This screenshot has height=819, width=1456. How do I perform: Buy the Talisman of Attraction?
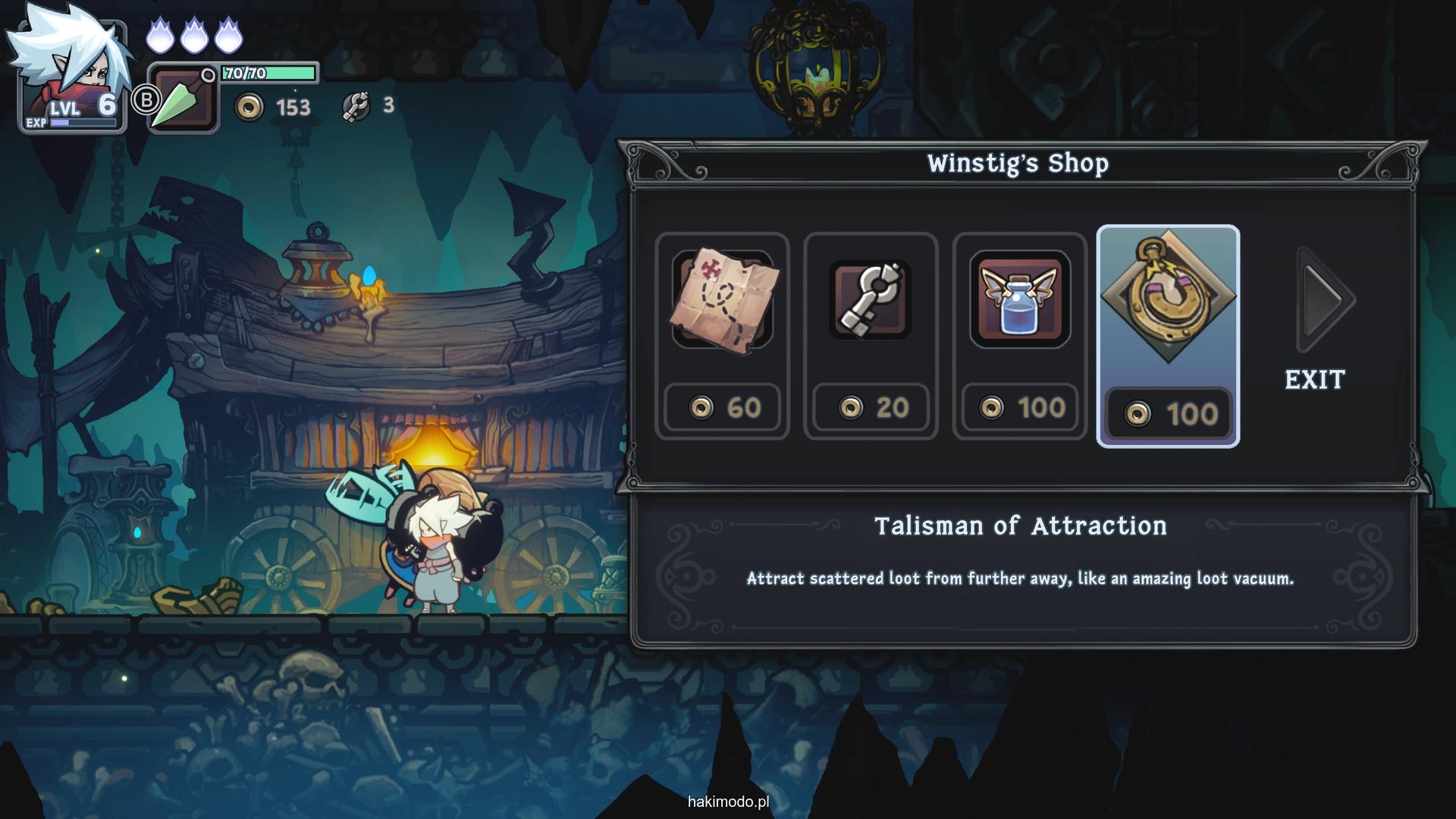click(x=1168, y=336)
